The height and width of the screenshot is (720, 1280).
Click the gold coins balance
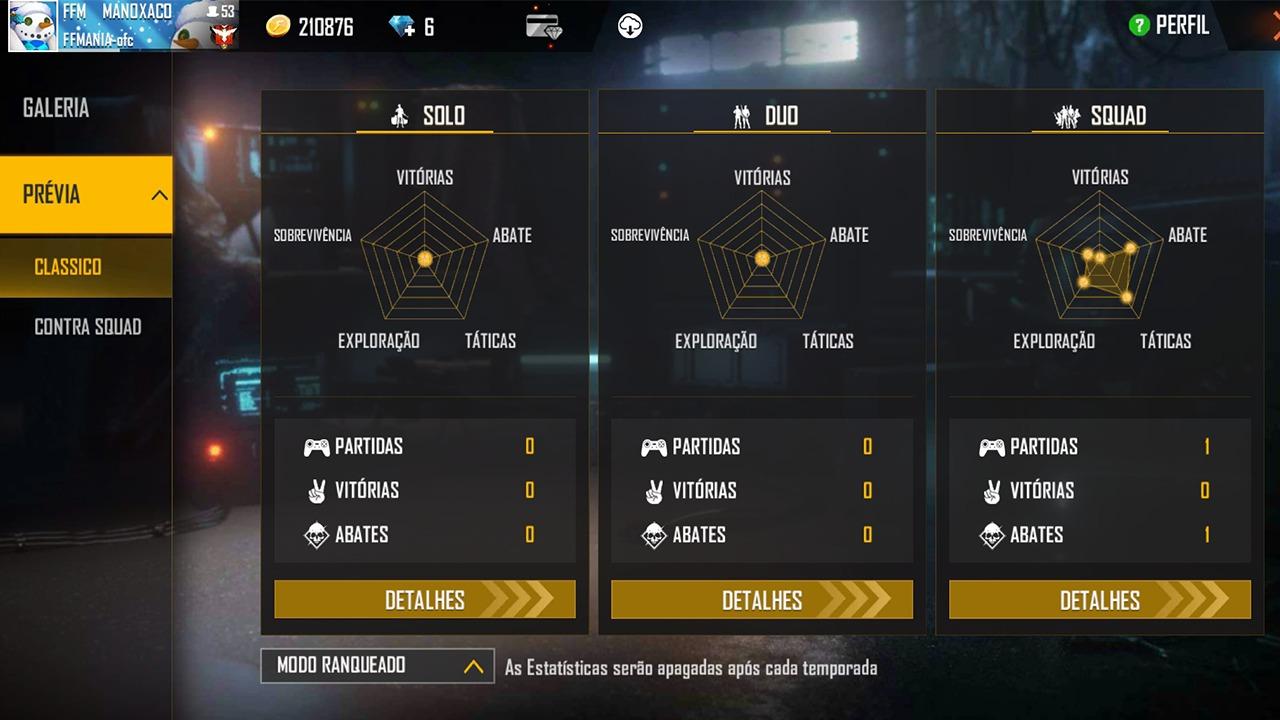click(311, 27)
